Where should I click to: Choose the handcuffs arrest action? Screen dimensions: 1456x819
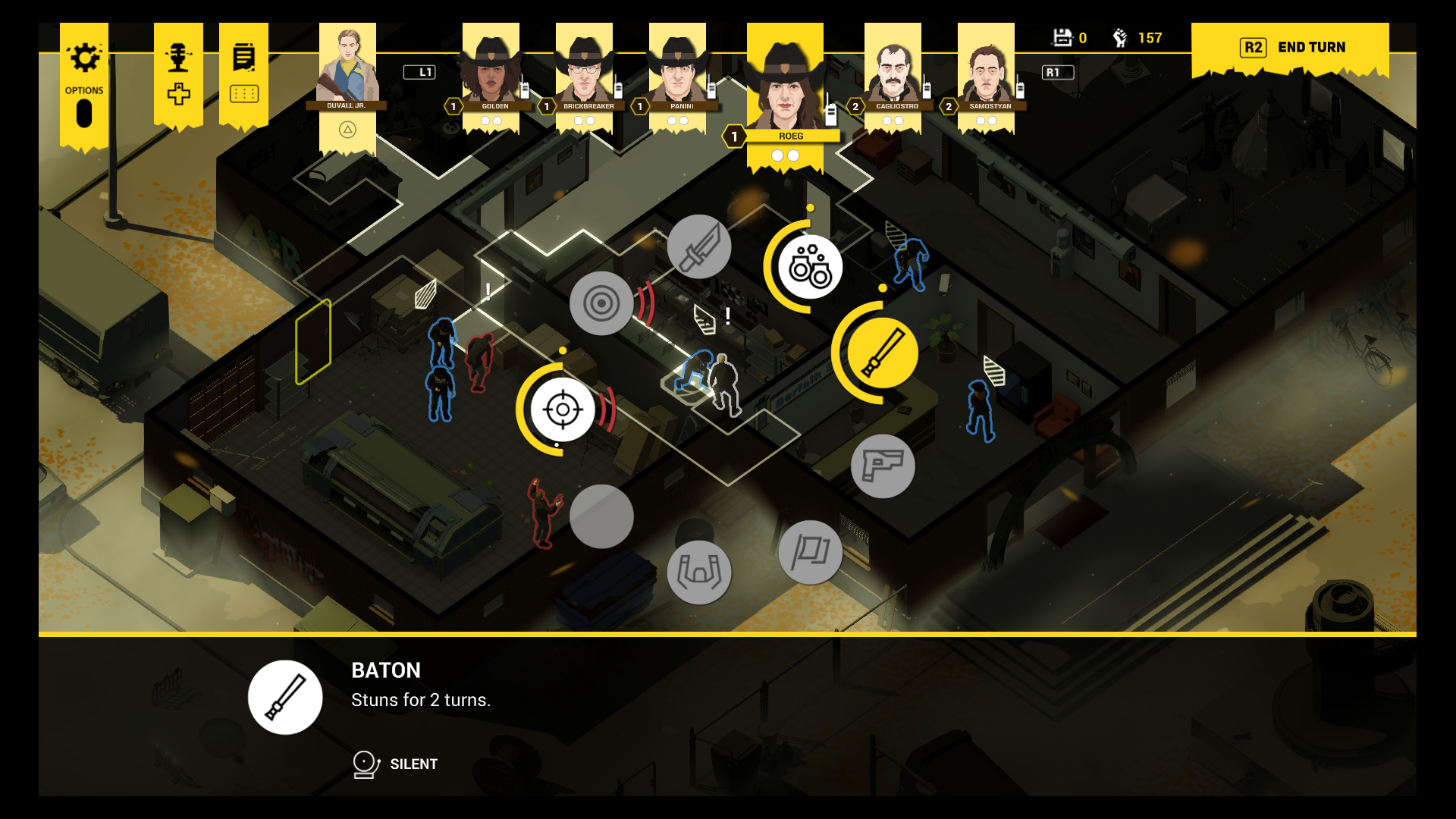[x=810, y=267]
